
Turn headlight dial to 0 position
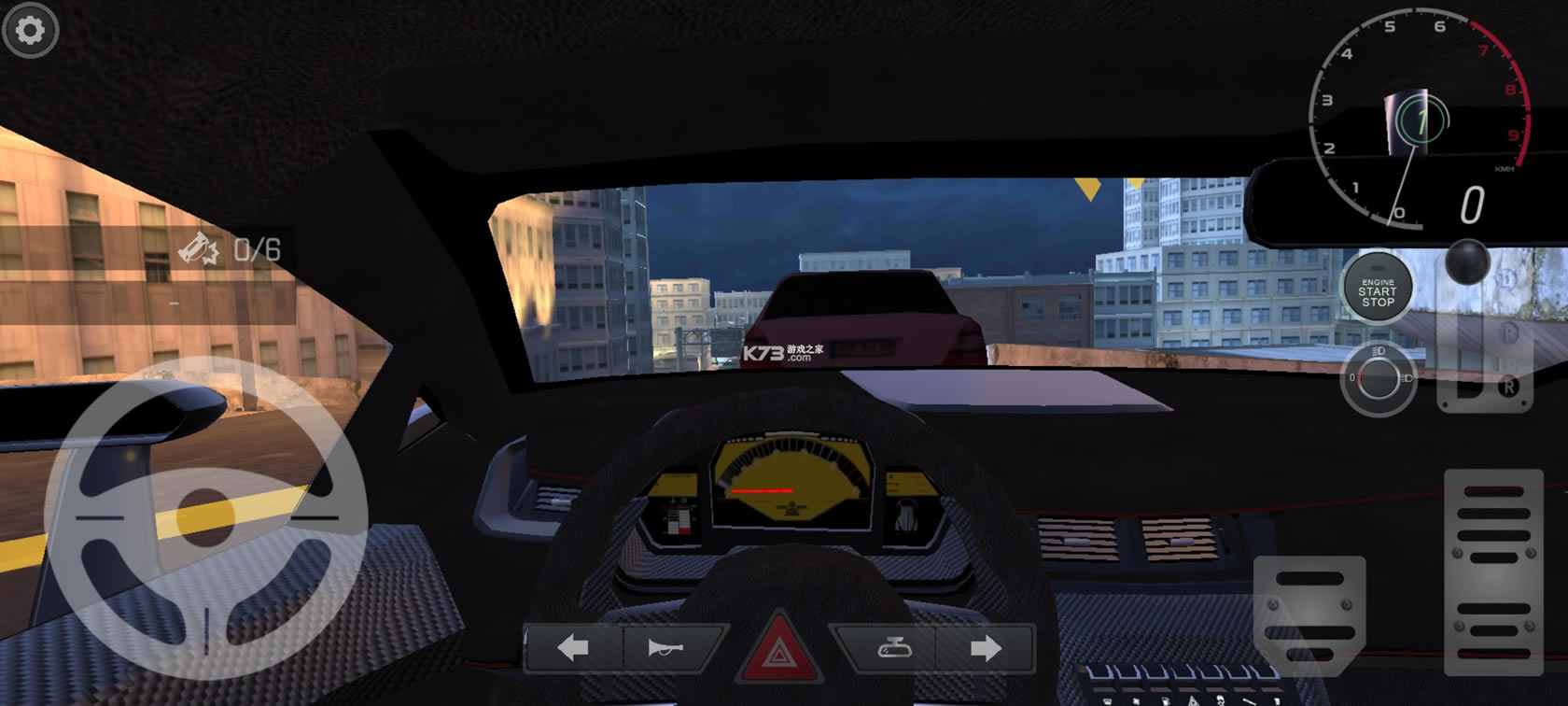pyautogui.click(x=1351, y=376)
